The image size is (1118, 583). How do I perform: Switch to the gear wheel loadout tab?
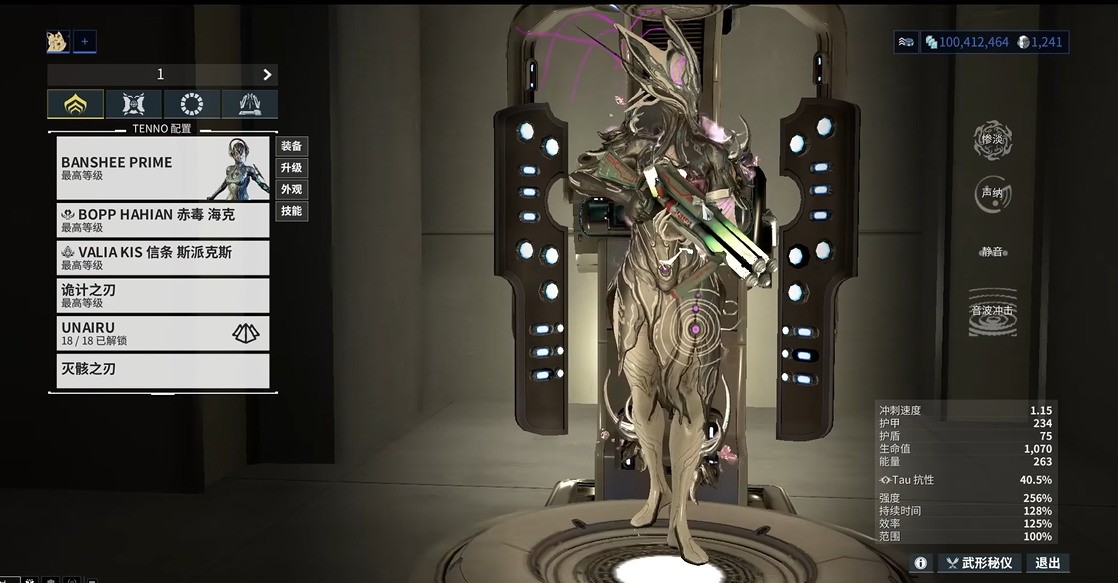[x=192, y=104]
